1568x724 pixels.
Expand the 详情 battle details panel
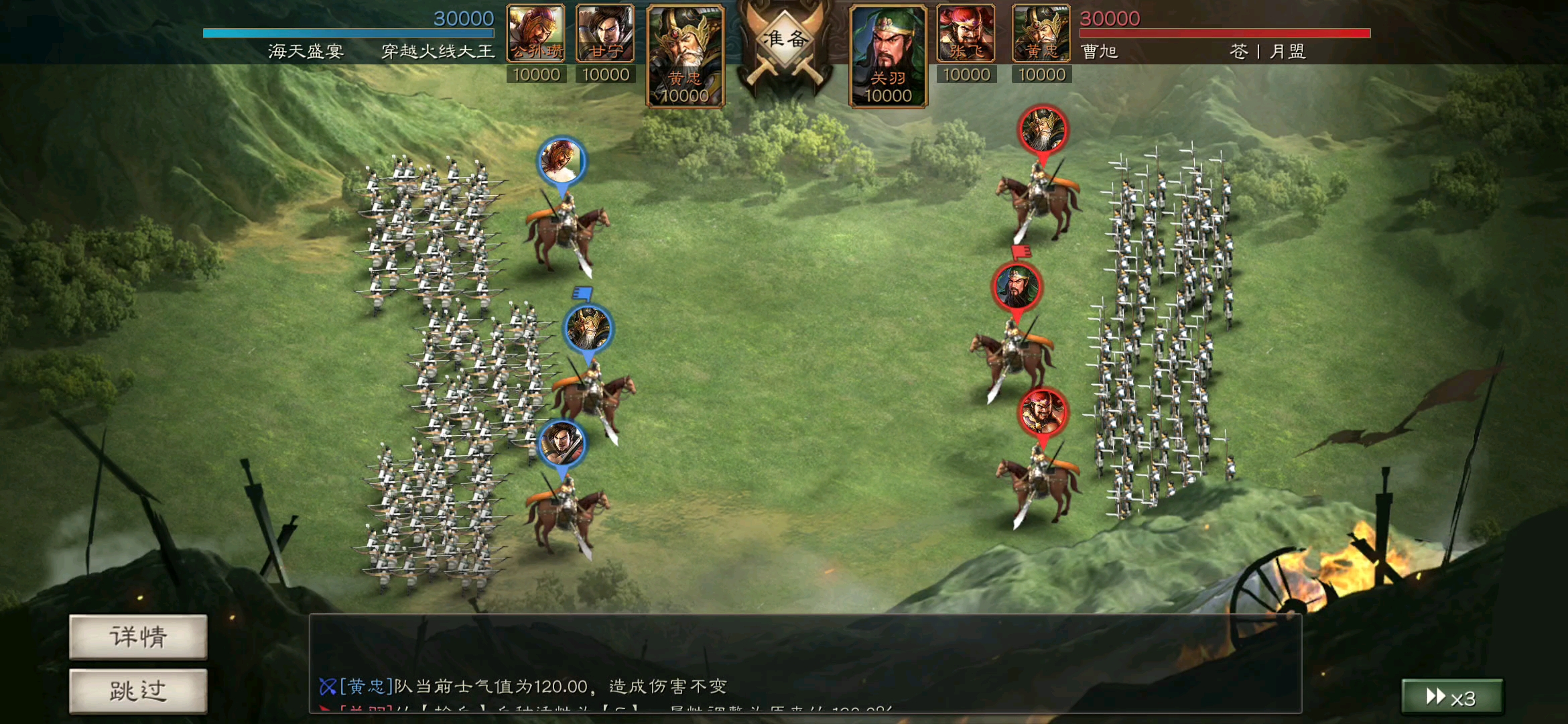click(137, 639)
